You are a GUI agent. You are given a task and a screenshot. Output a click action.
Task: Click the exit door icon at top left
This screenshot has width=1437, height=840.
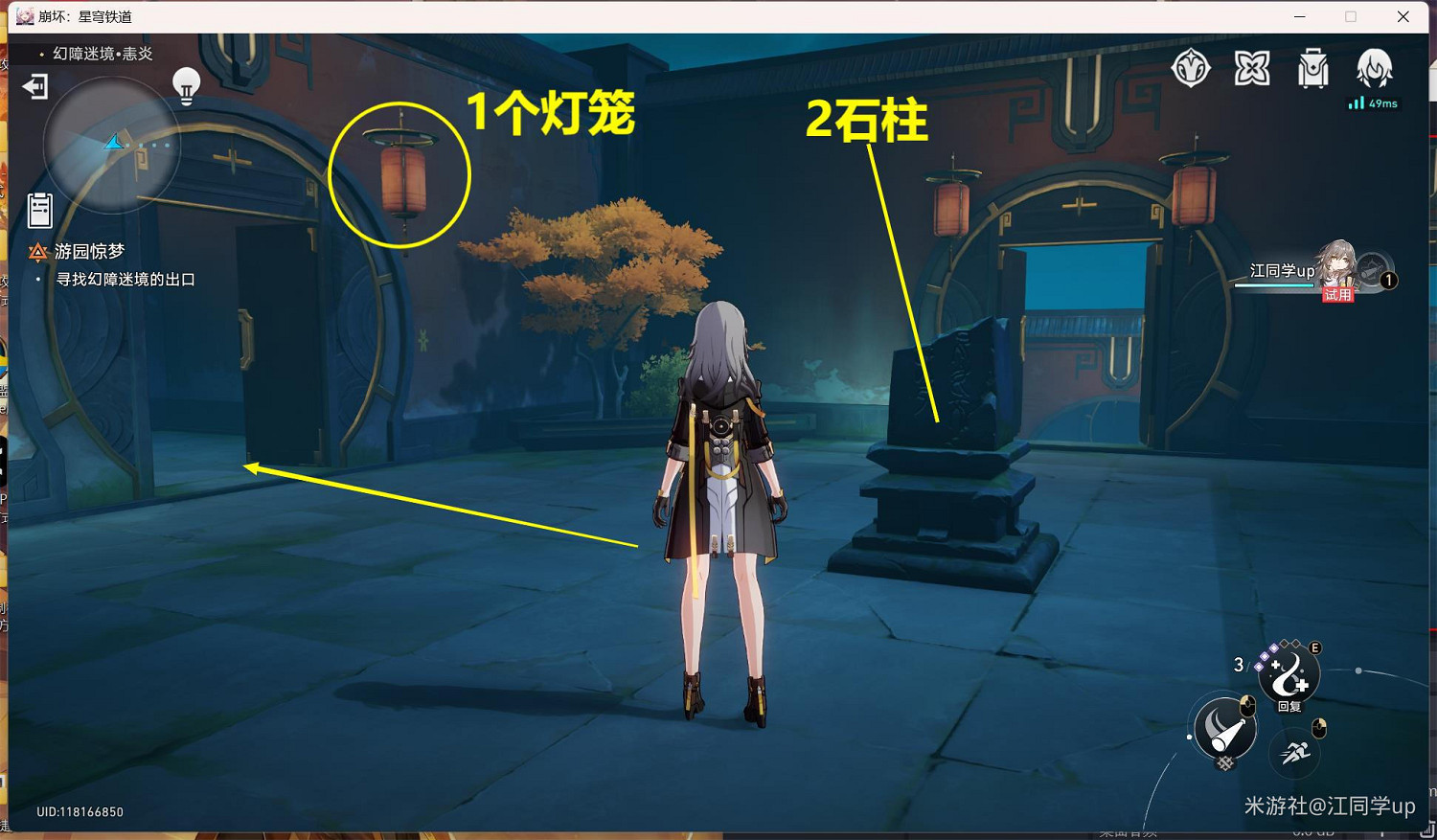pos(34,87)
